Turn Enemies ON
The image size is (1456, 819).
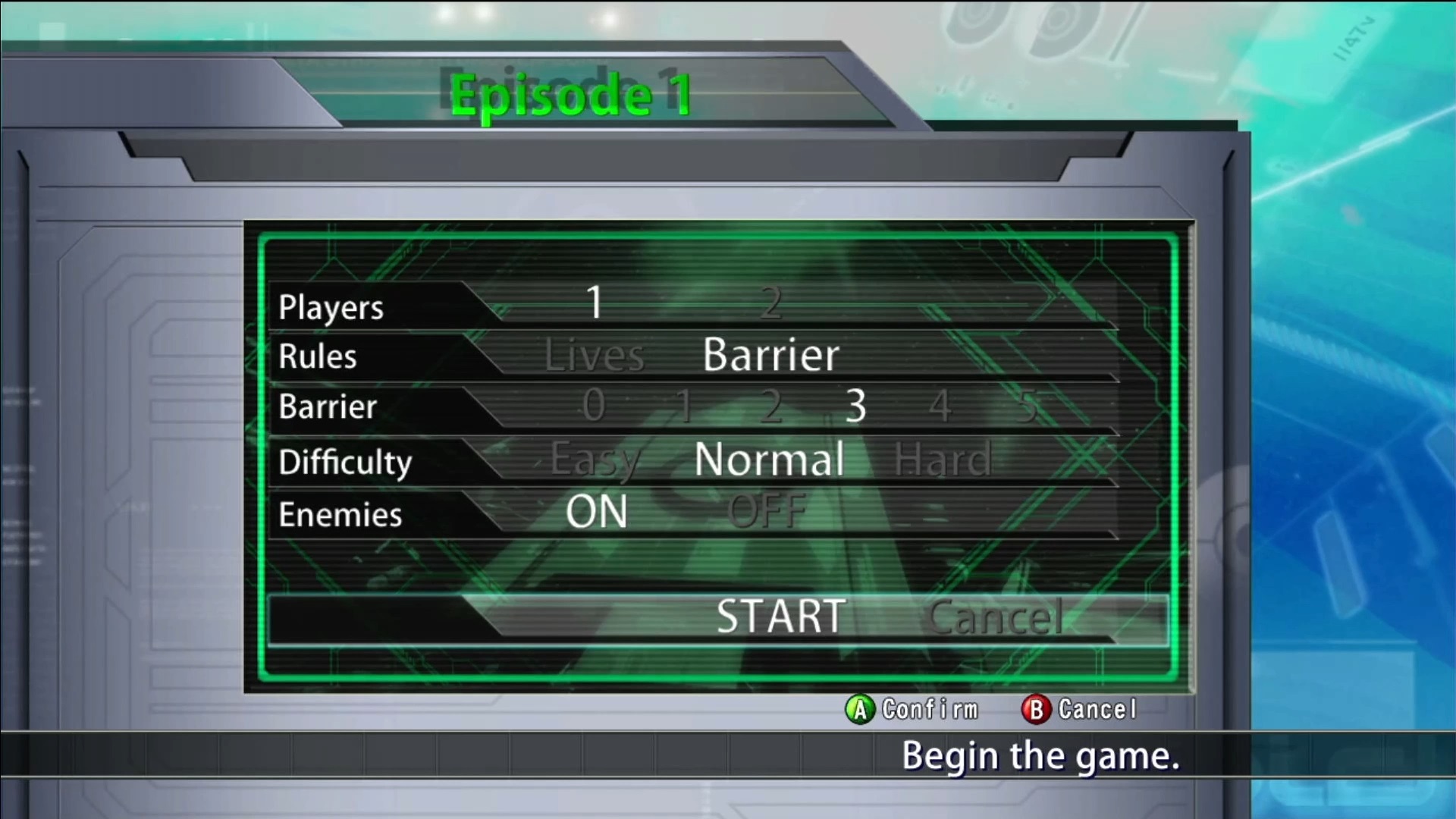tap(597, 513)
